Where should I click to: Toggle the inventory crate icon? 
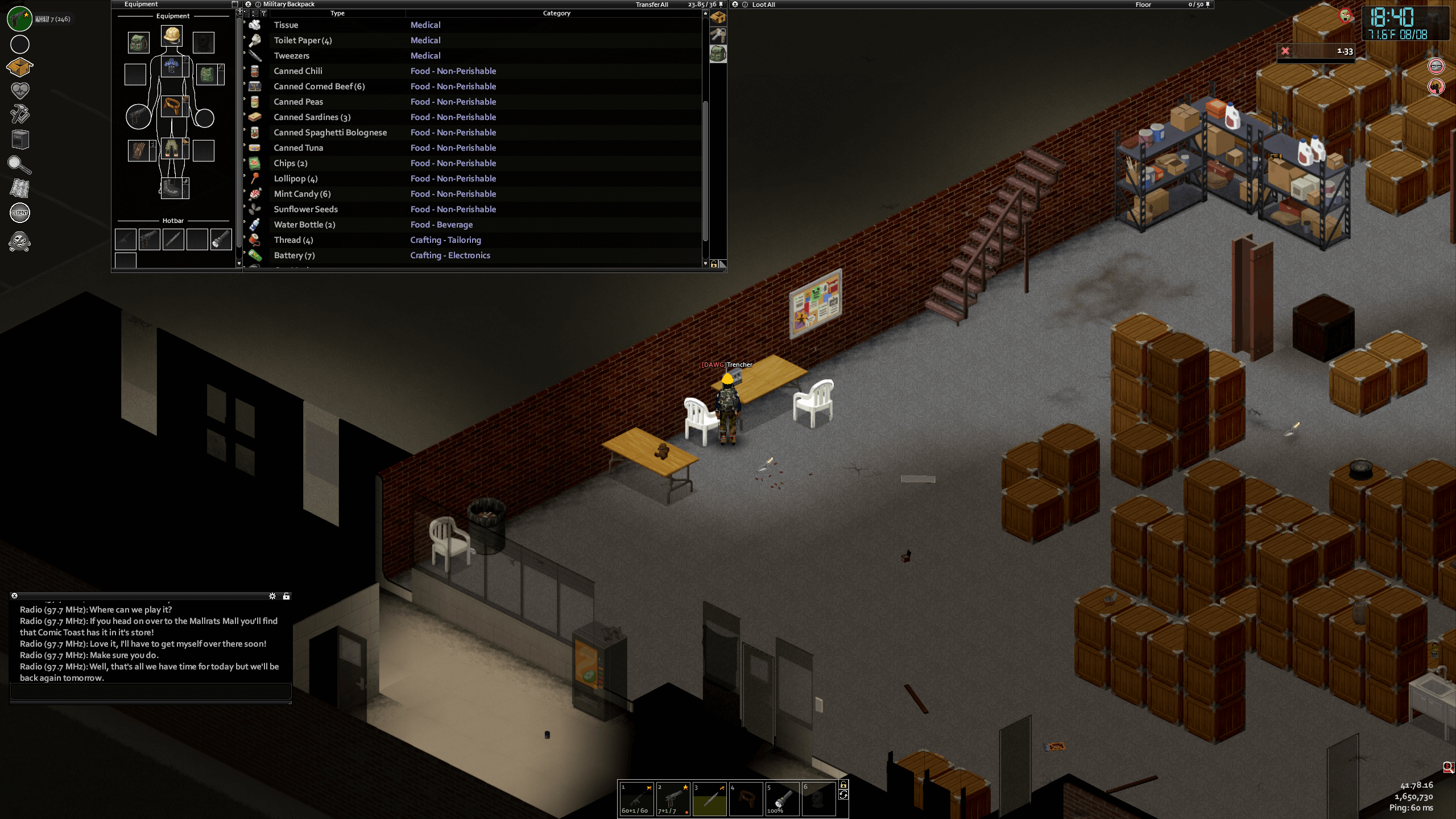point(20,67)
